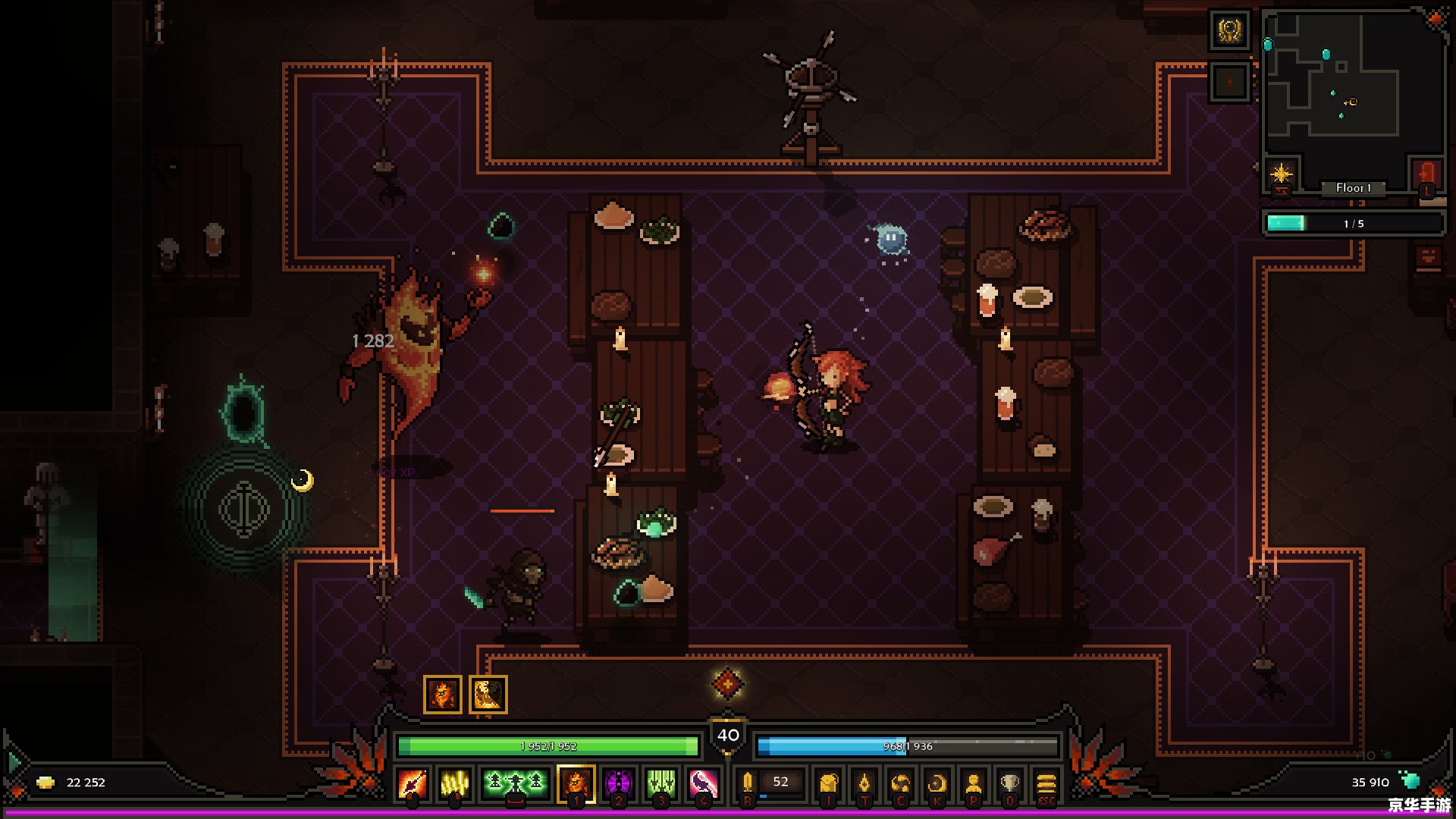1456x819 pixels.
Task: Inspect the fire elemental buff icon
Action: click(443, 694)
